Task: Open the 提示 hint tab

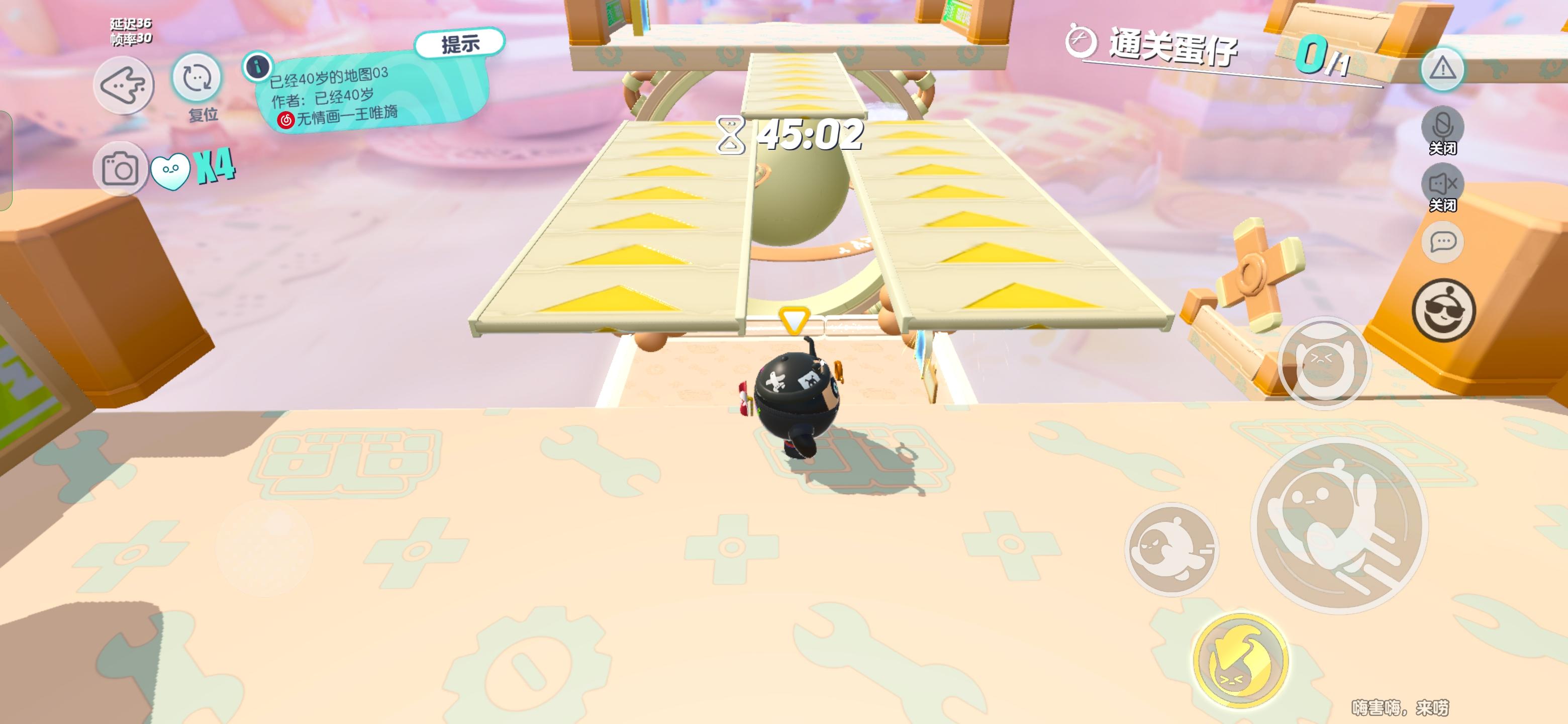Action: (x=459, y=42)
